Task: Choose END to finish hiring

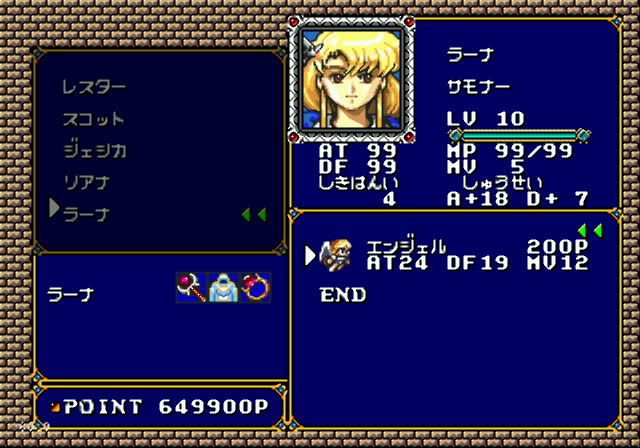Action: click(343, 295)
